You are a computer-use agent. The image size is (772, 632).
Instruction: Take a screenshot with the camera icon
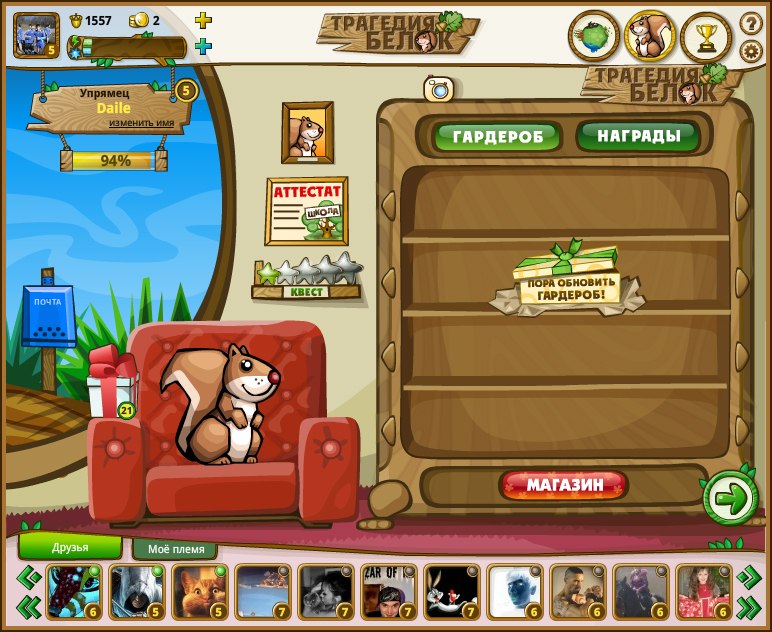439,89
